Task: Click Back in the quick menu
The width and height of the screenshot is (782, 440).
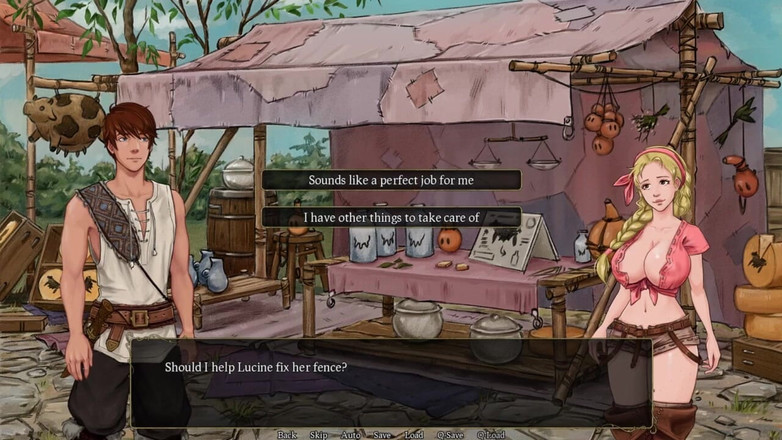Action: [287, 435]
